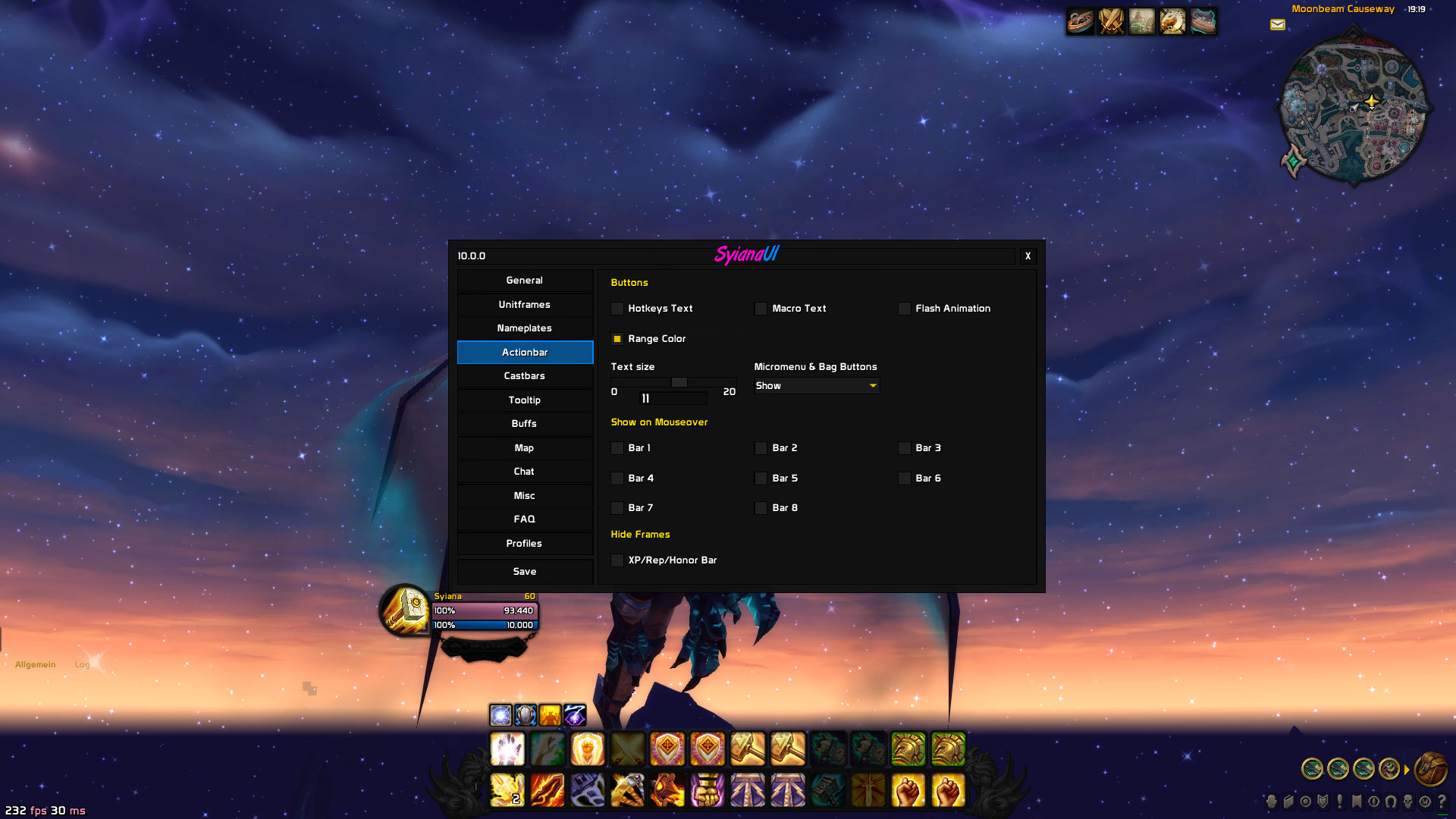Click the Save button
1456x819 pixels.
coord(525,572)
